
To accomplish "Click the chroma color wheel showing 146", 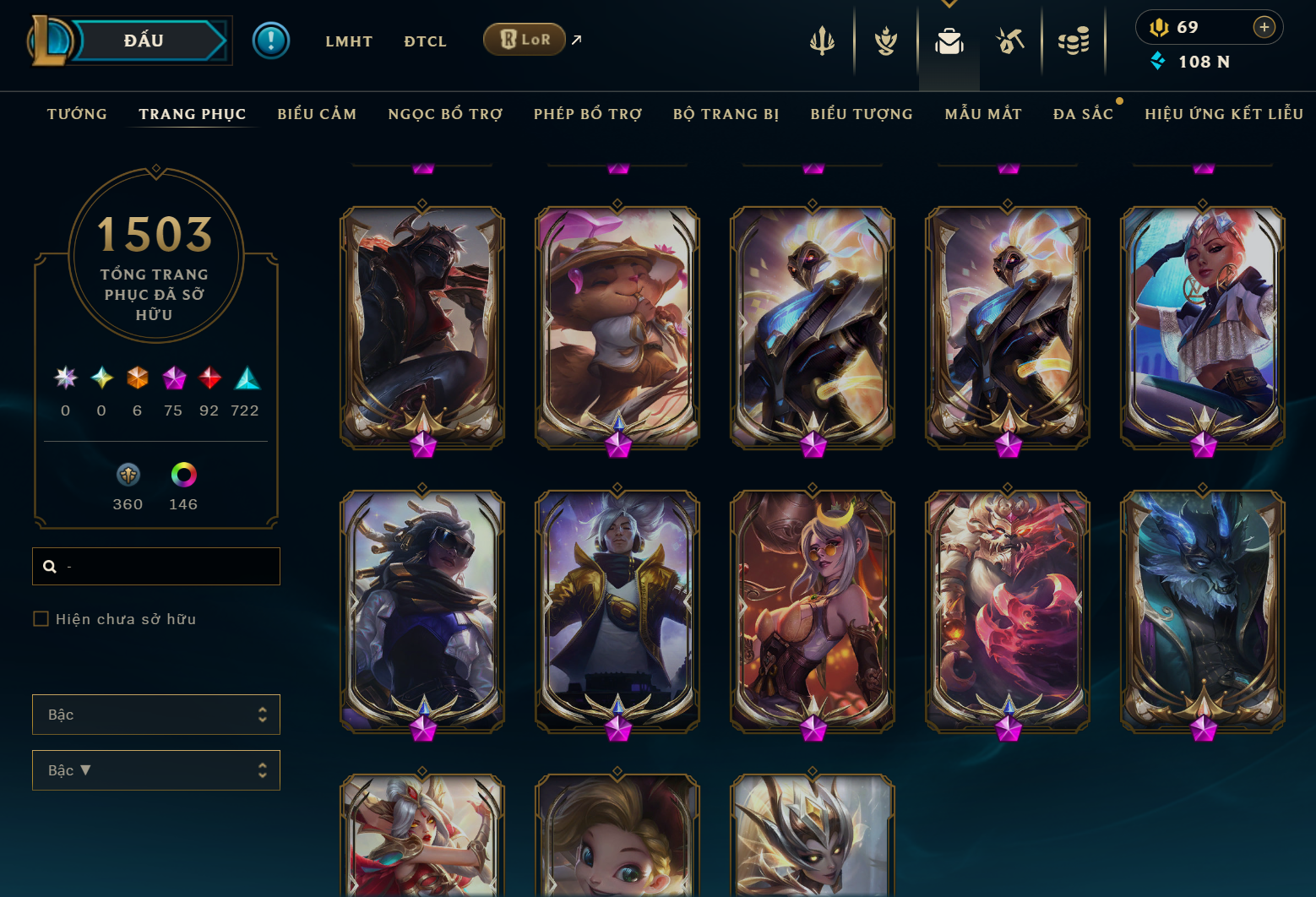I will (x=182, y=476).
